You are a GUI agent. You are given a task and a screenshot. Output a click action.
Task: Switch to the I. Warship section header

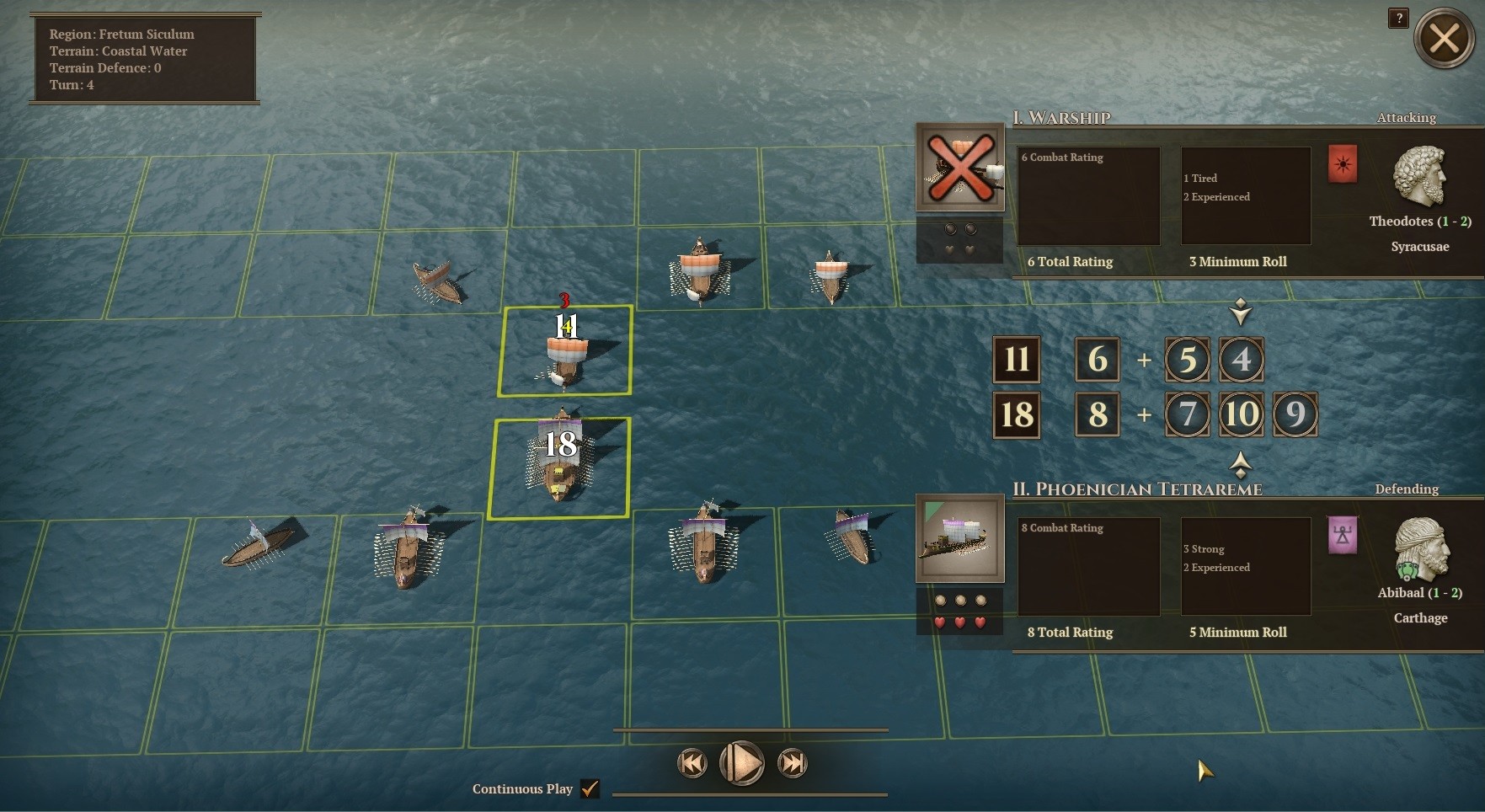(x=1064, y=118)
